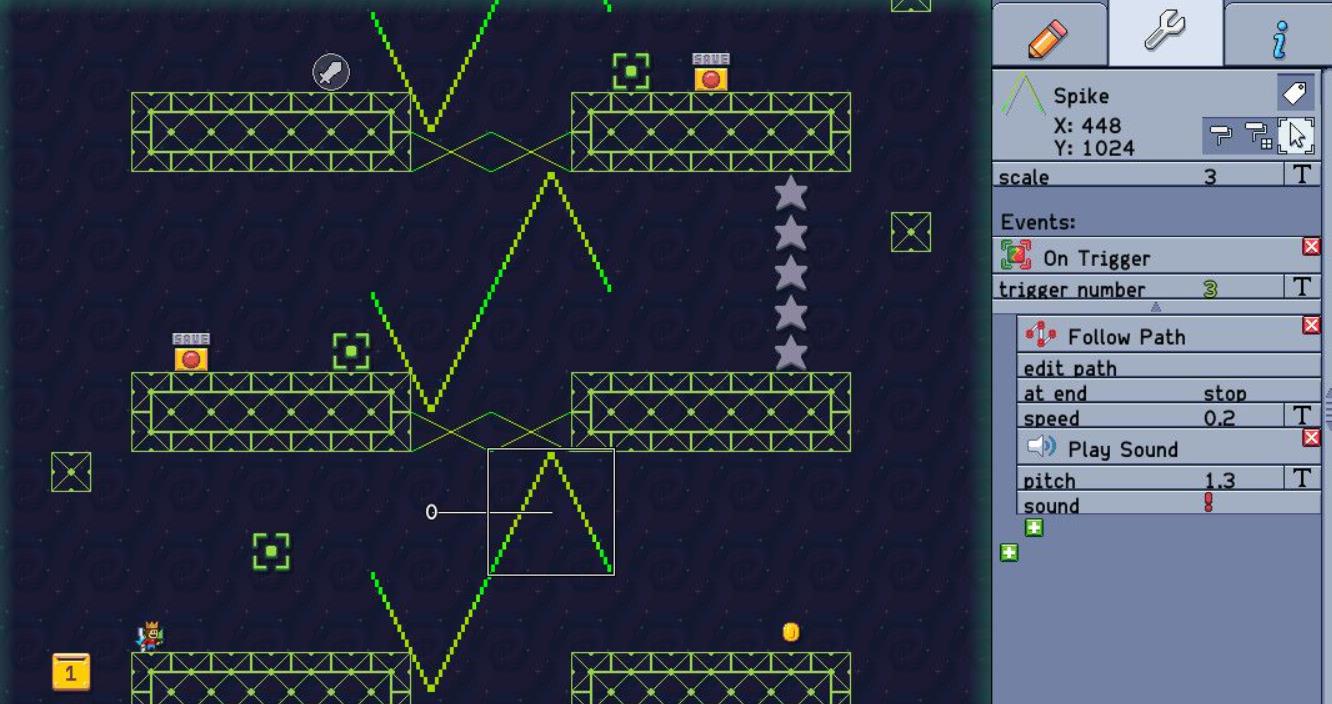1332x704 pixels.
Task: Click the T button beside scale
Action: click(1301, 175)
